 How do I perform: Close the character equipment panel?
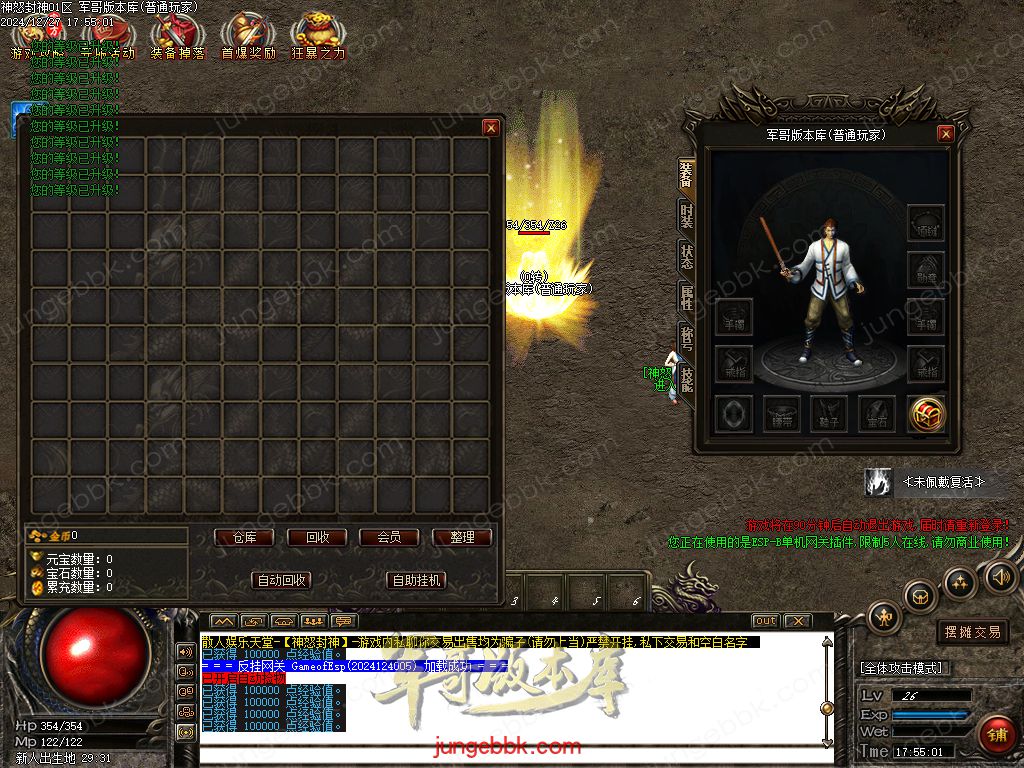coord(945,134)
